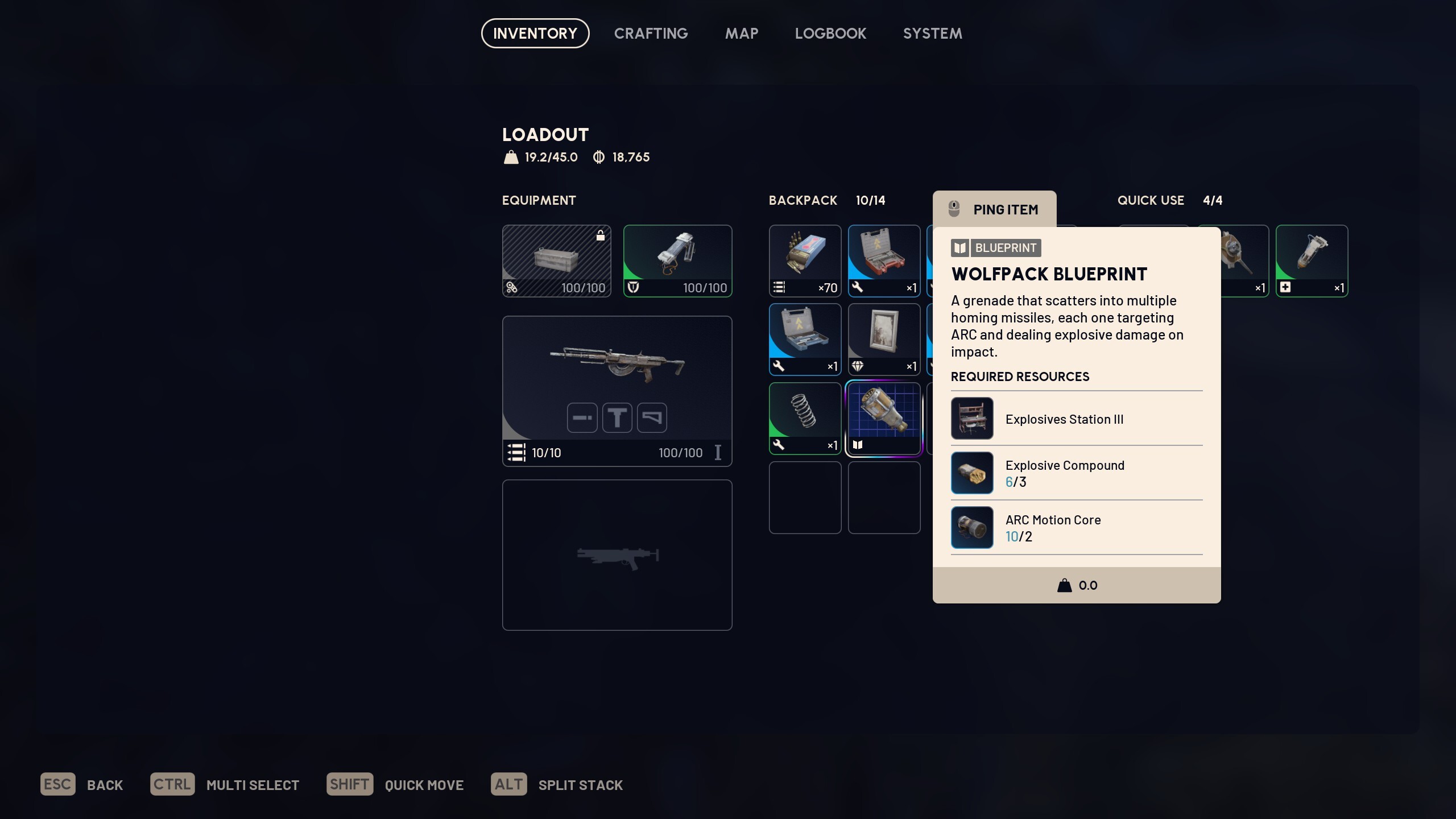Click the Wolfpack Blueprint backpack slot
Screen dimensions: 1456x819
point(884,418)
